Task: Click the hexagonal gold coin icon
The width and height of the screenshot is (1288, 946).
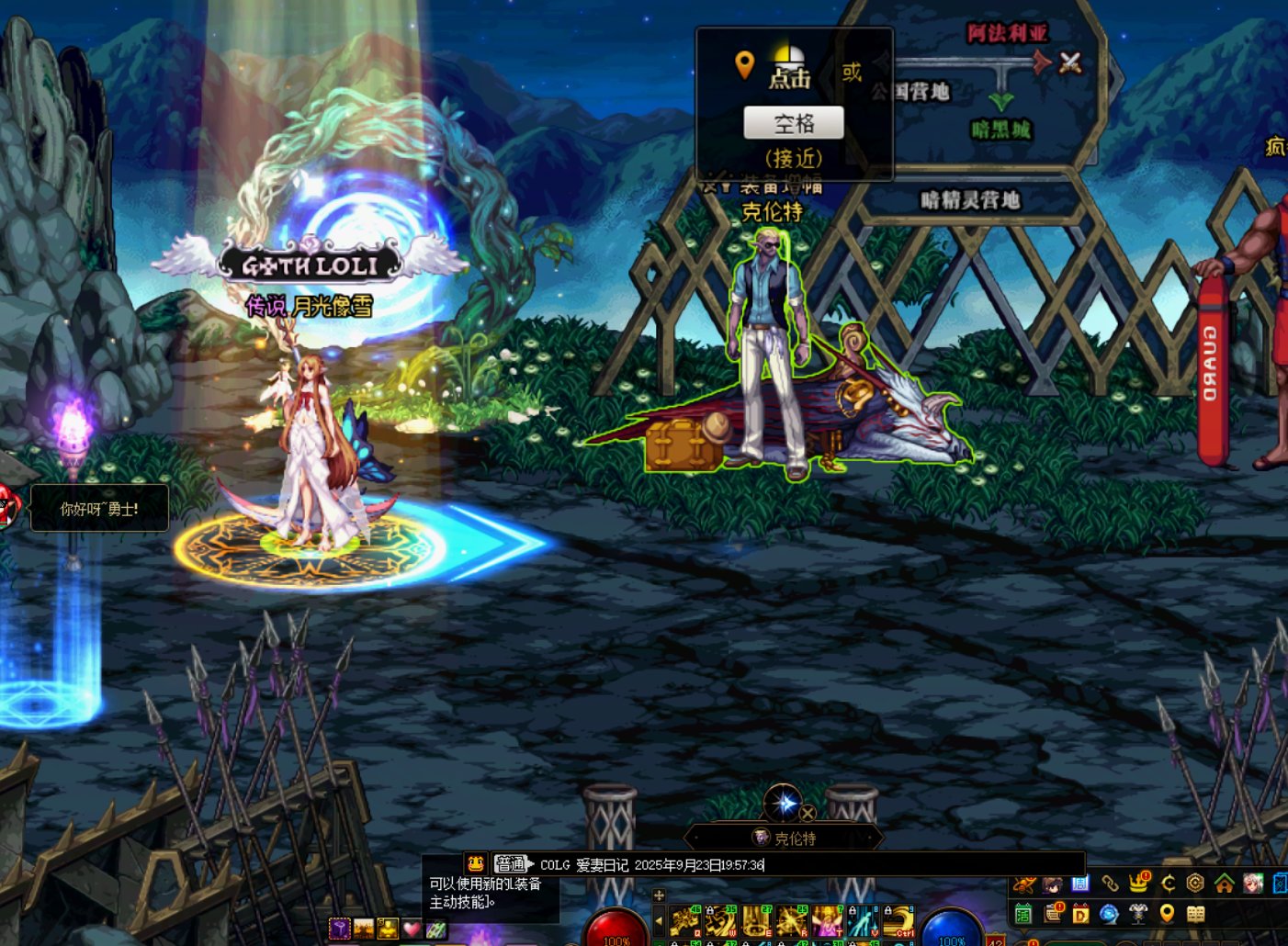Action: (x=1195, y=884)
